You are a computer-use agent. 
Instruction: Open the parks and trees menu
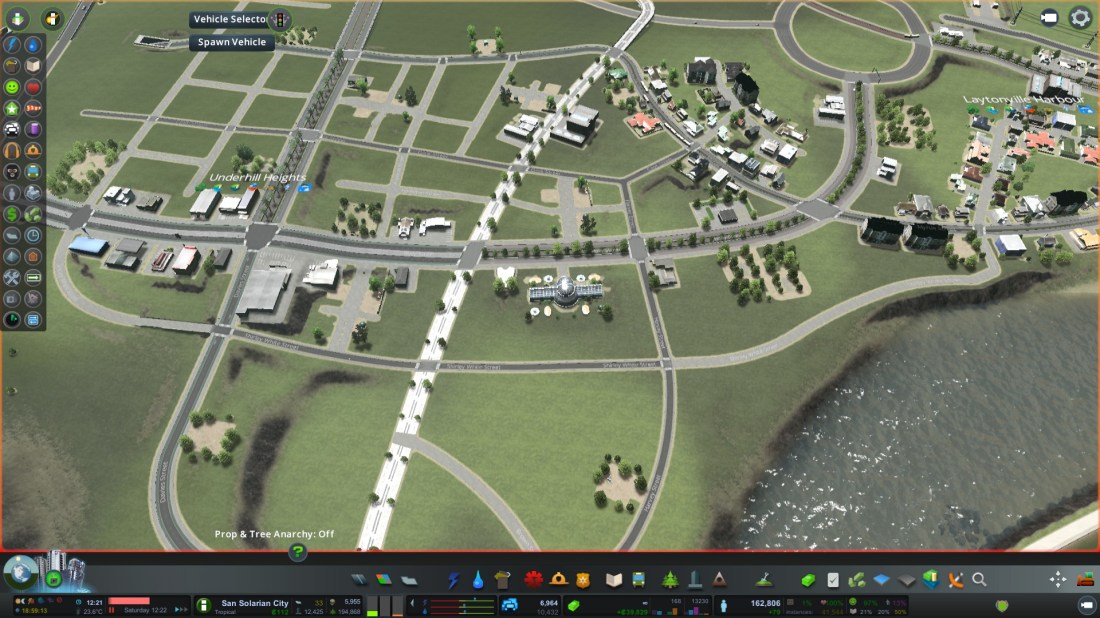pyautogui.click(x=669, y=579)
